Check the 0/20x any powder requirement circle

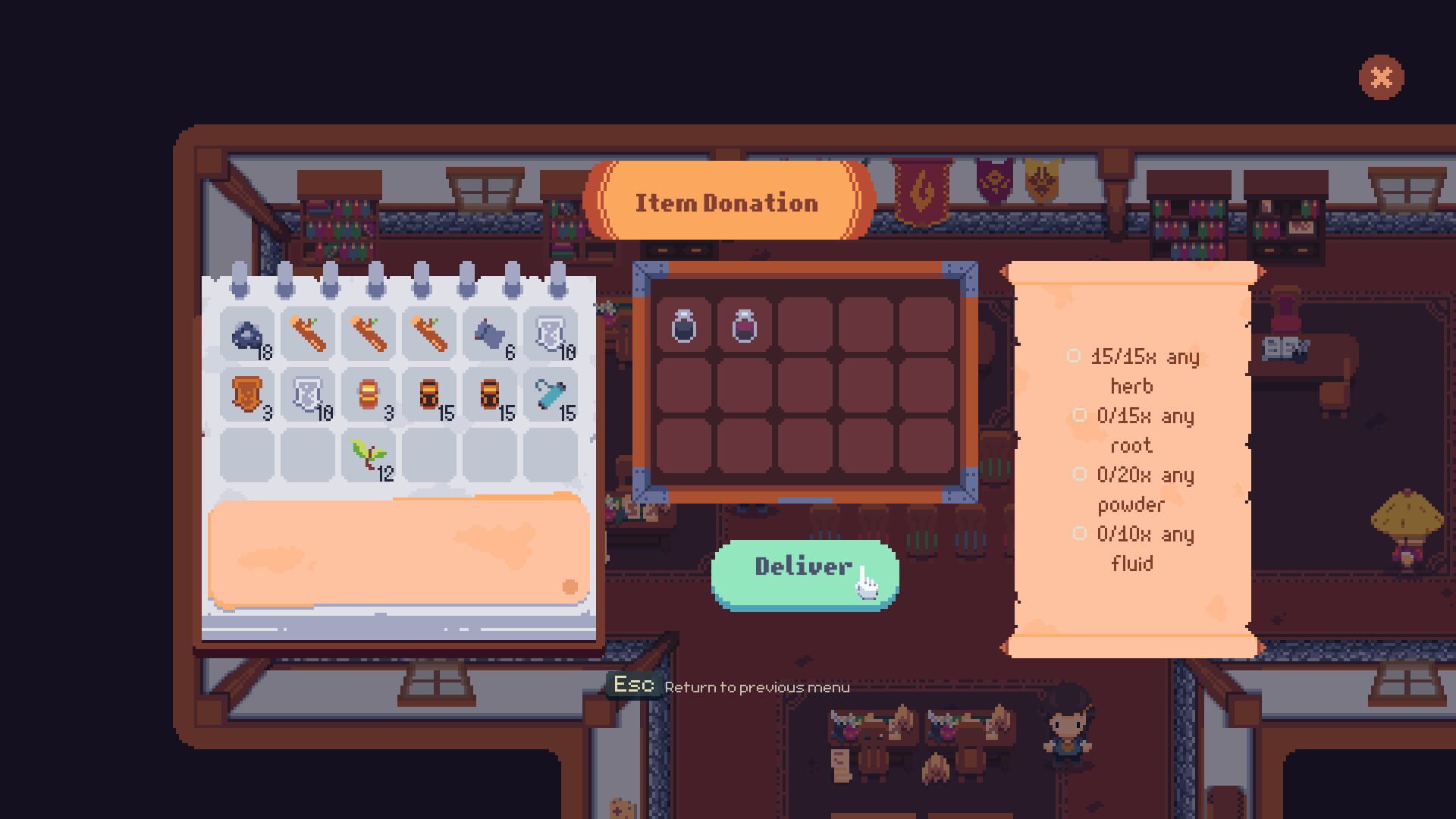(x=1081, y=475)
